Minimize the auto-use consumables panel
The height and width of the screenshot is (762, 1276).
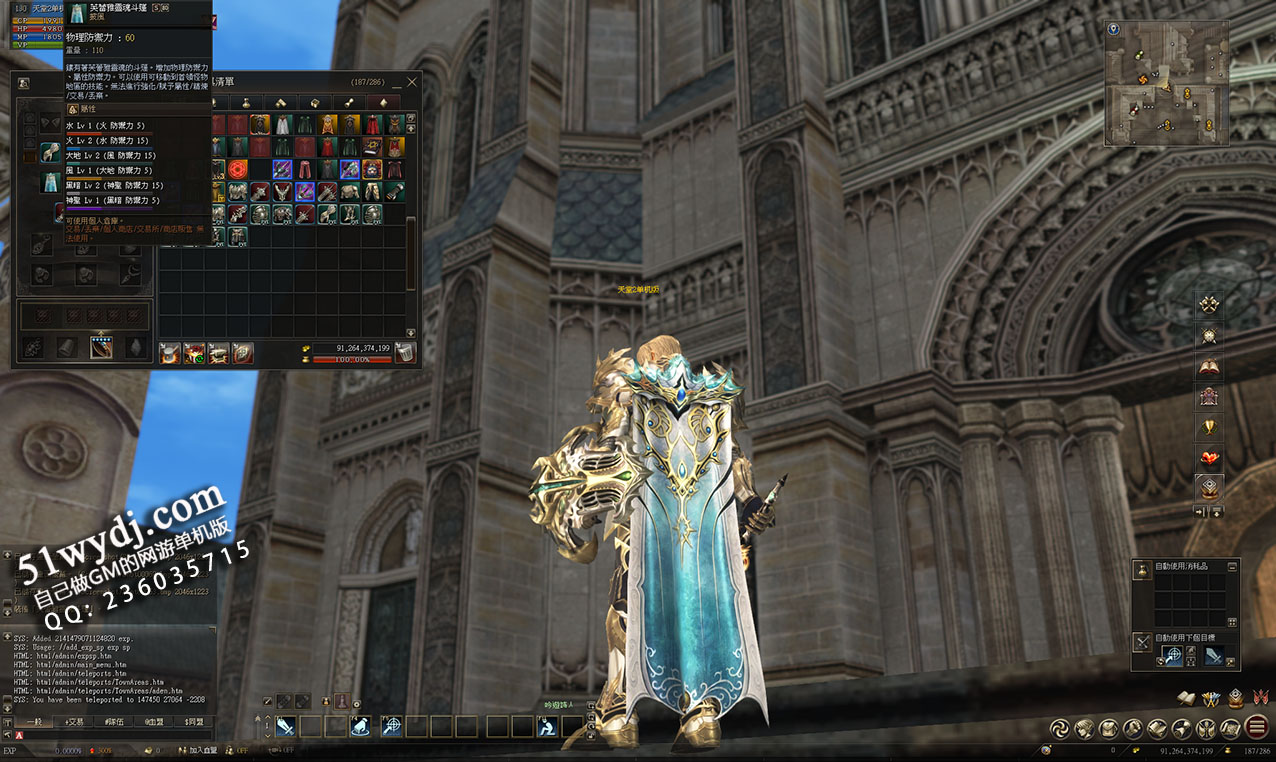click(x=1232, y=566)
